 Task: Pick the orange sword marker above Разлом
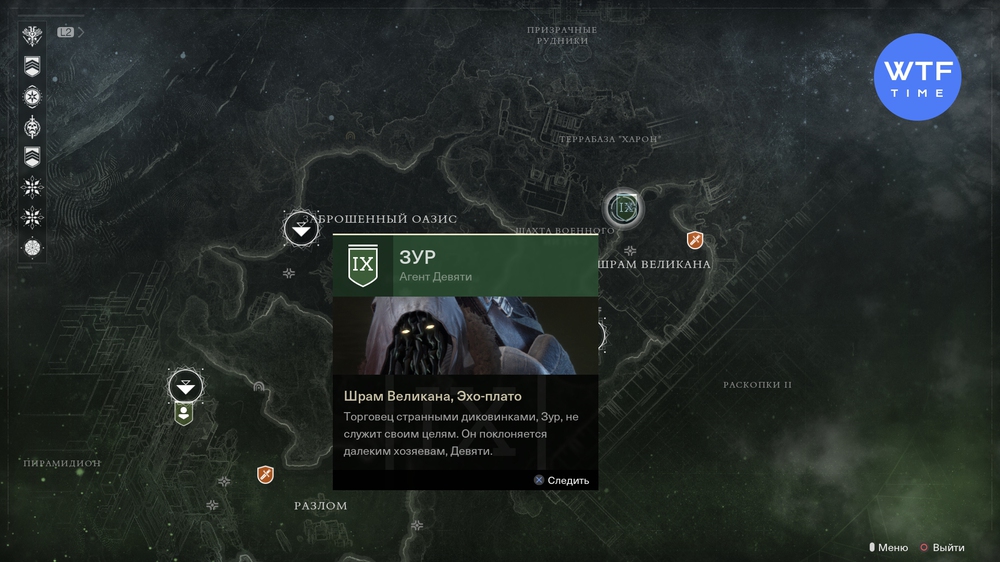coord(265,474)
